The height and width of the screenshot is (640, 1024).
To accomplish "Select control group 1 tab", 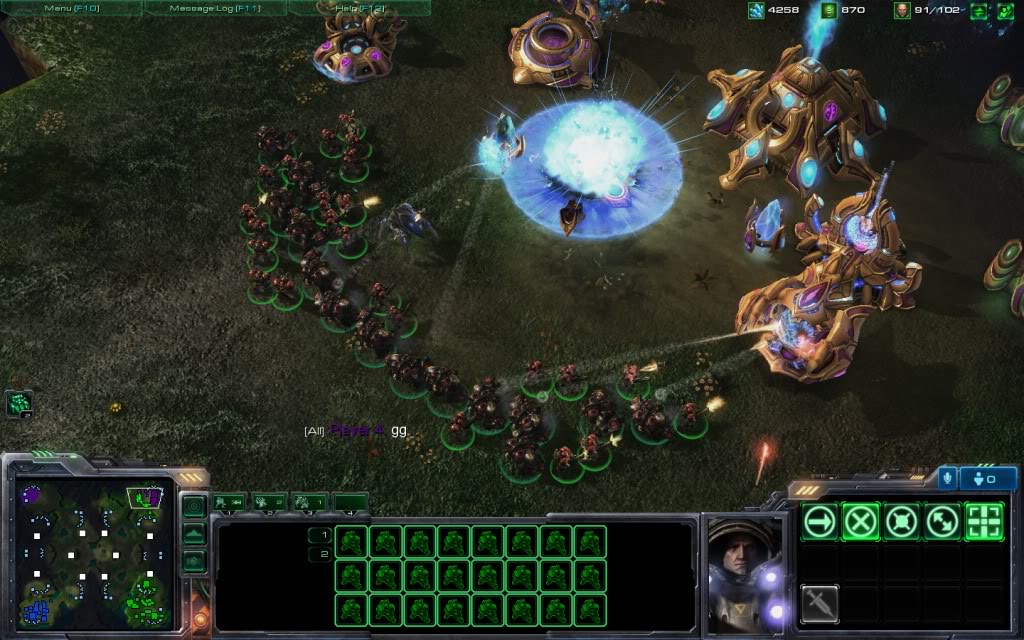I will [231, 501].
